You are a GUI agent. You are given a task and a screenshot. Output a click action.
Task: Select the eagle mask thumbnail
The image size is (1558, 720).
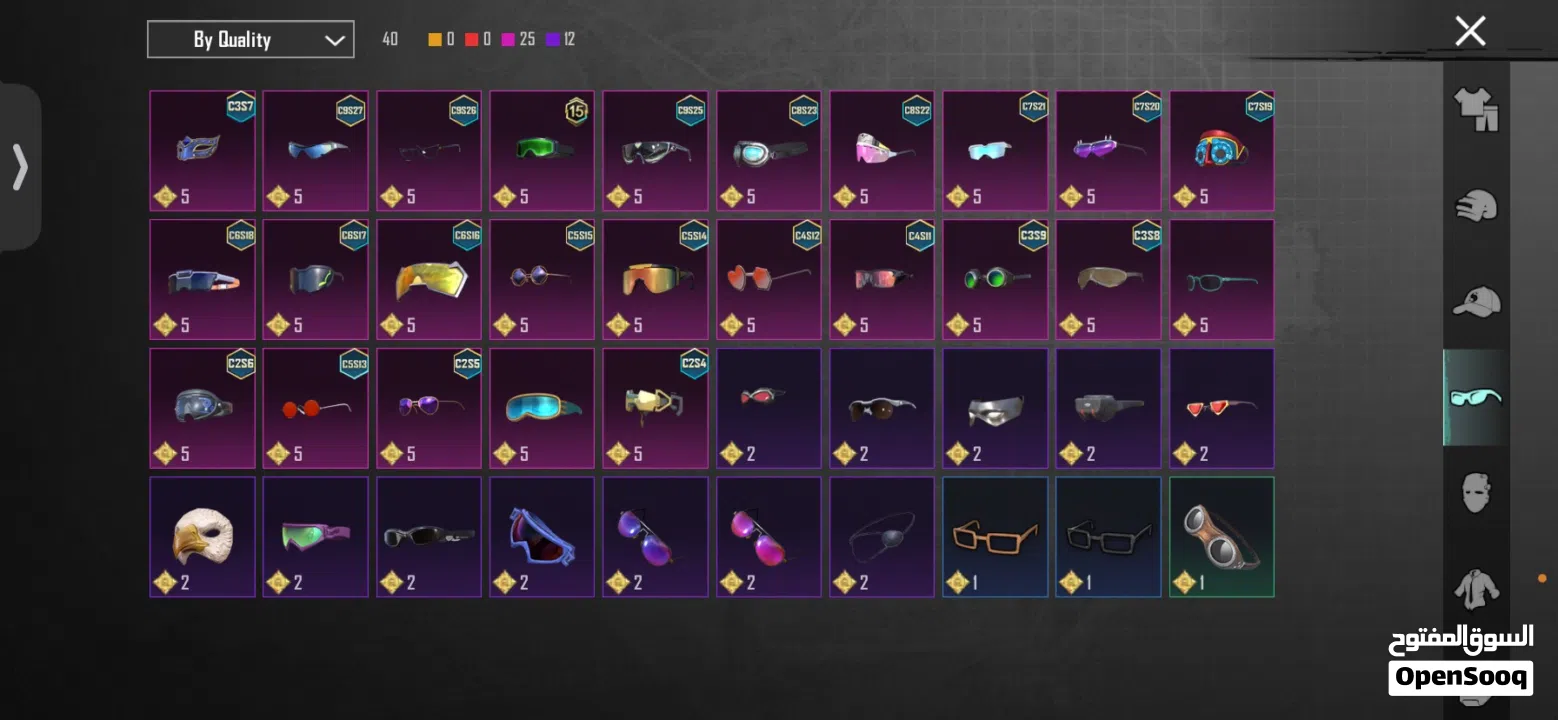pyautogui.click(x=201, y=536)
